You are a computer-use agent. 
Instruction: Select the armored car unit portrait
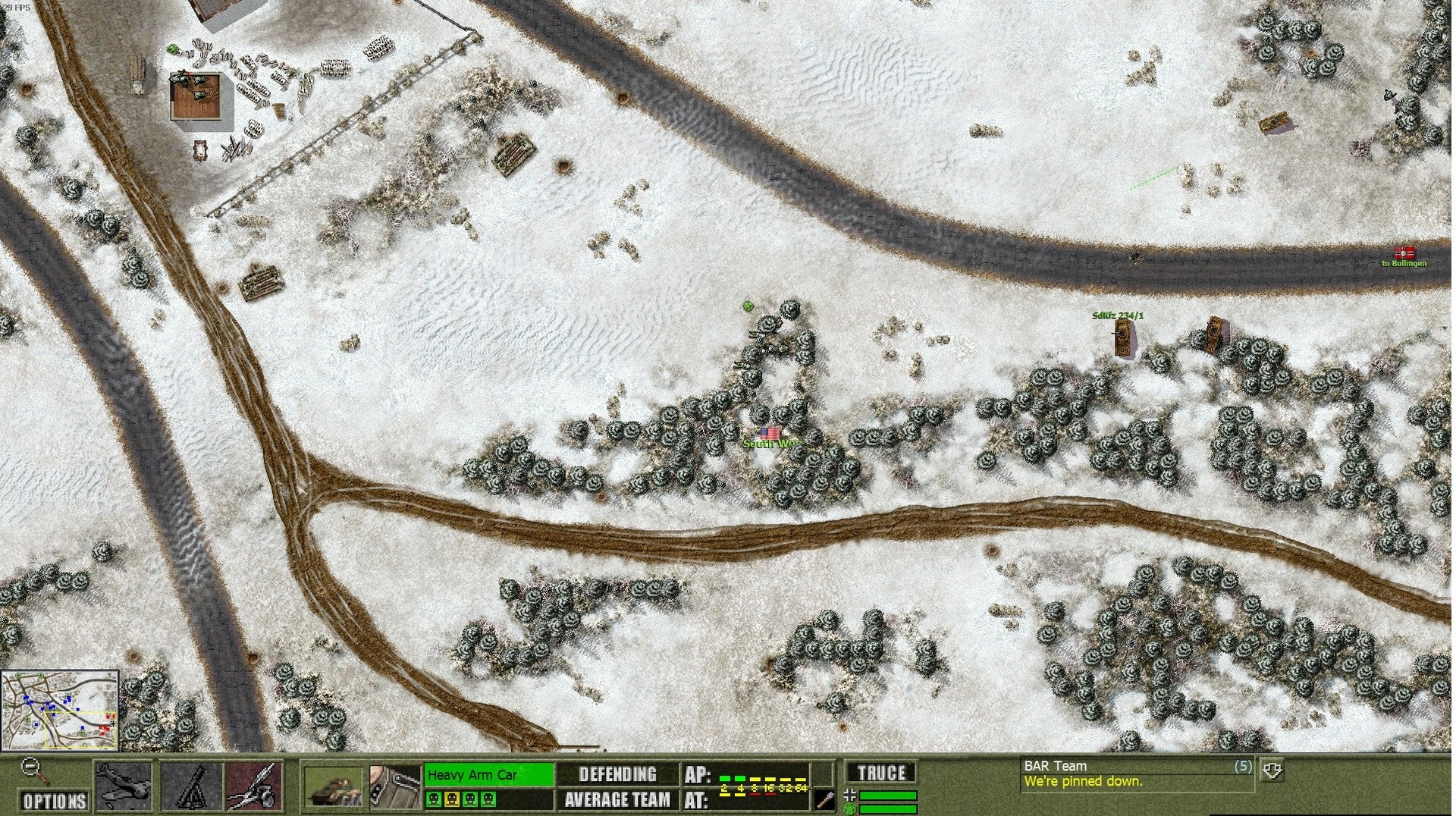[x=334, y=786]
